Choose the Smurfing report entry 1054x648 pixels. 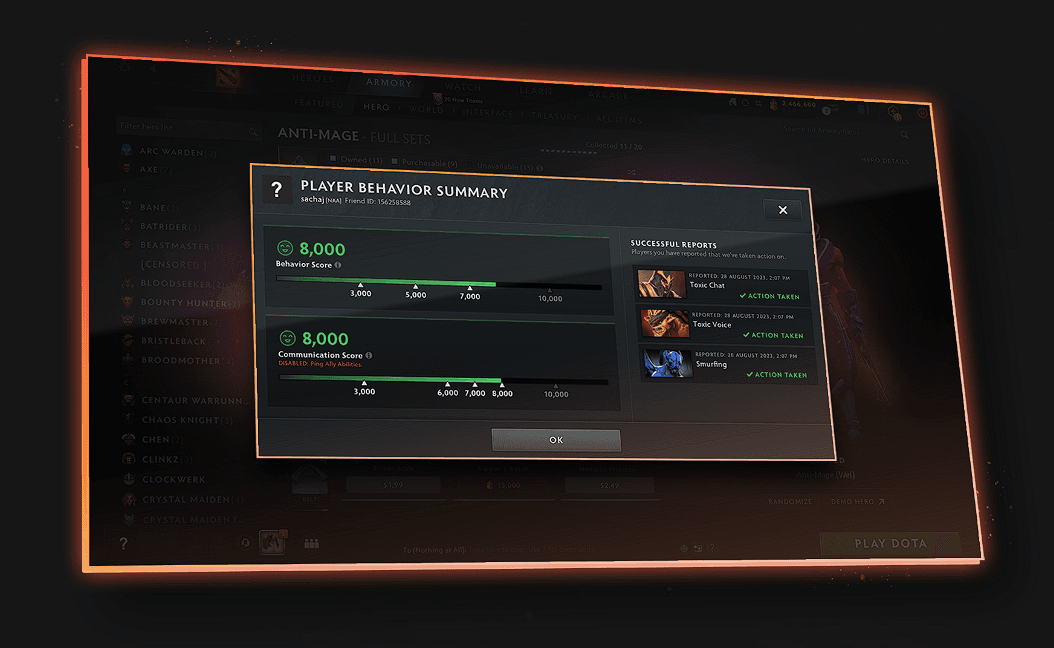[726, 362]
